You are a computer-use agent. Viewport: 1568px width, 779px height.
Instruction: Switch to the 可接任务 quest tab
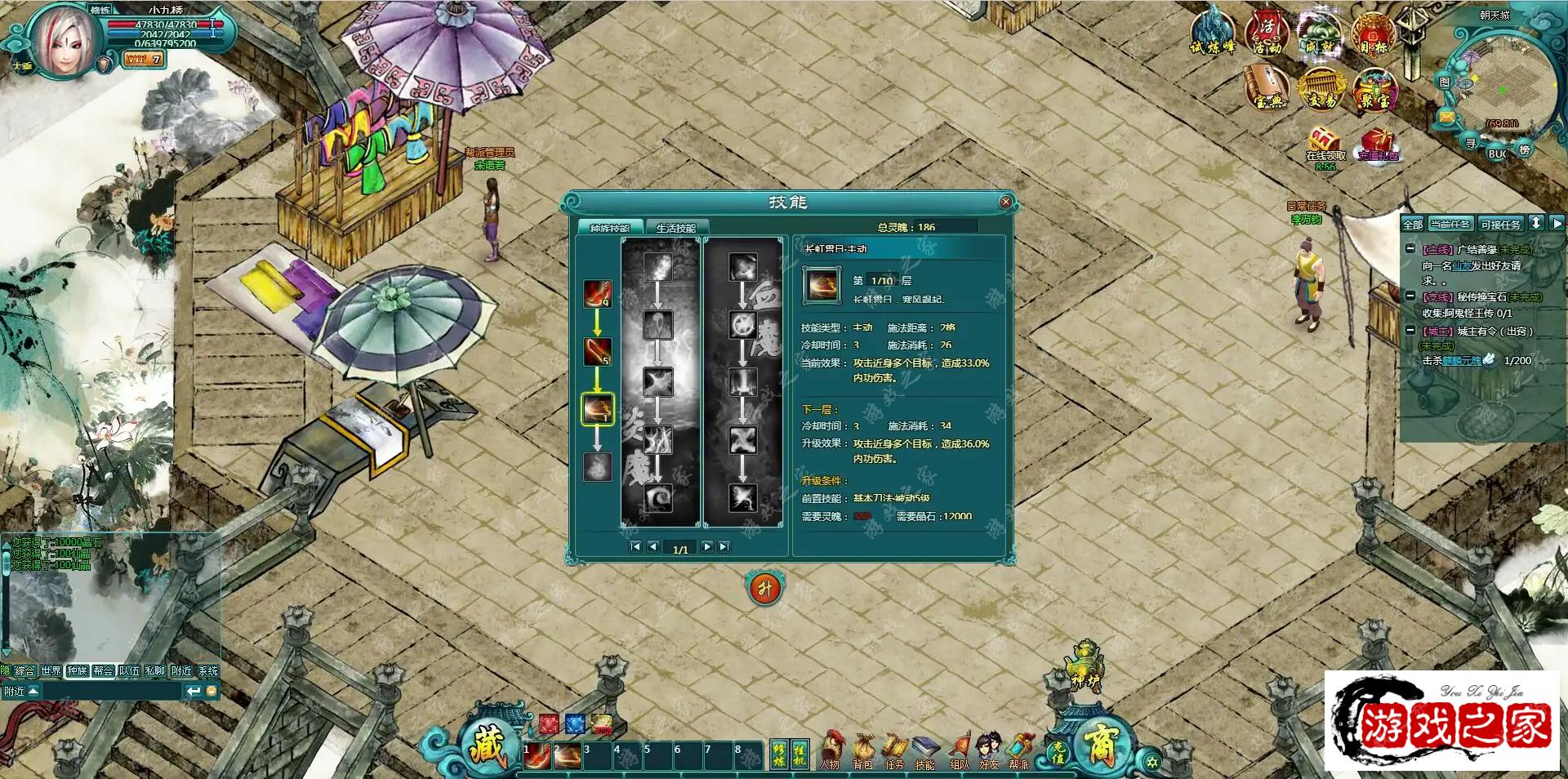pyautogui.click(x=1499, y=224)
